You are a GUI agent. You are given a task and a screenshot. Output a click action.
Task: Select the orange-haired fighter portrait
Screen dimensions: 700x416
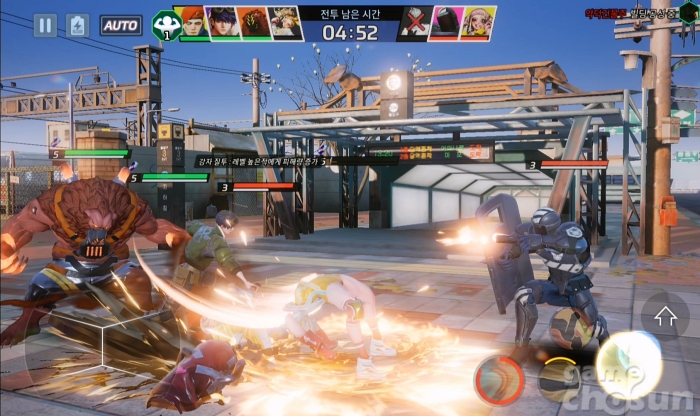pyautogui.click(x=192, y=23)
